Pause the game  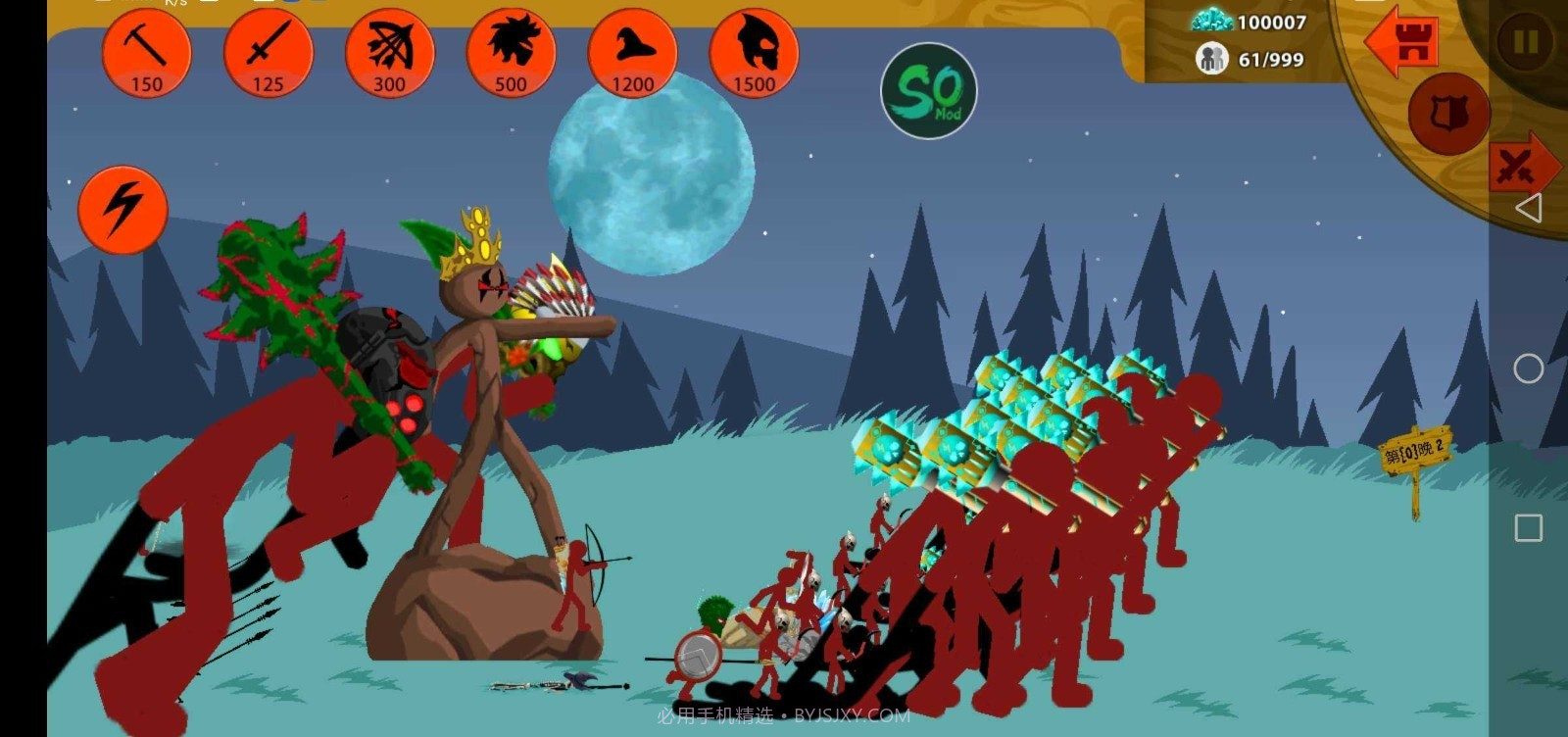point(1525,42)
